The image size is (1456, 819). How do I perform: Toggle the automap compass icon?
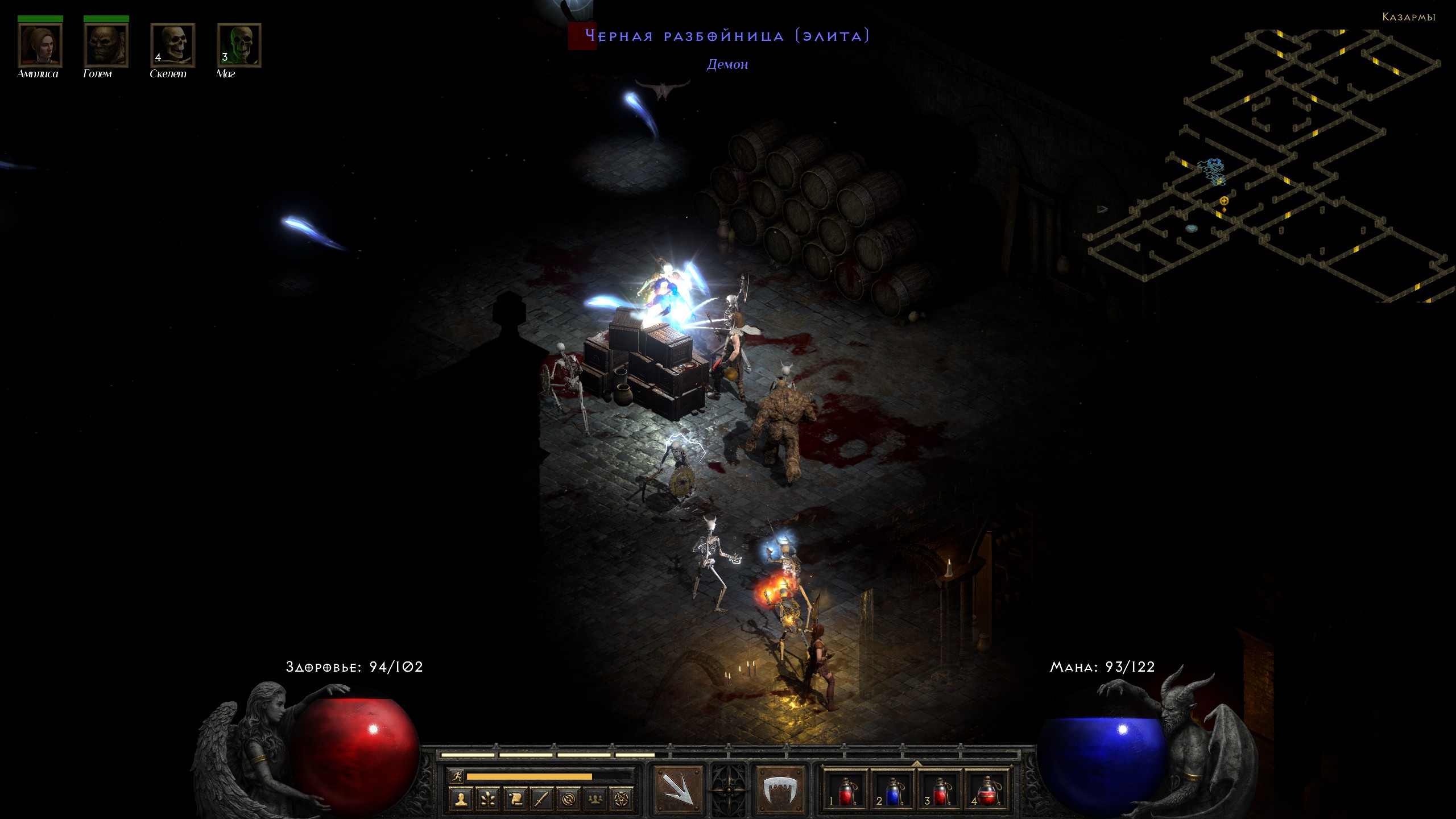568,800
